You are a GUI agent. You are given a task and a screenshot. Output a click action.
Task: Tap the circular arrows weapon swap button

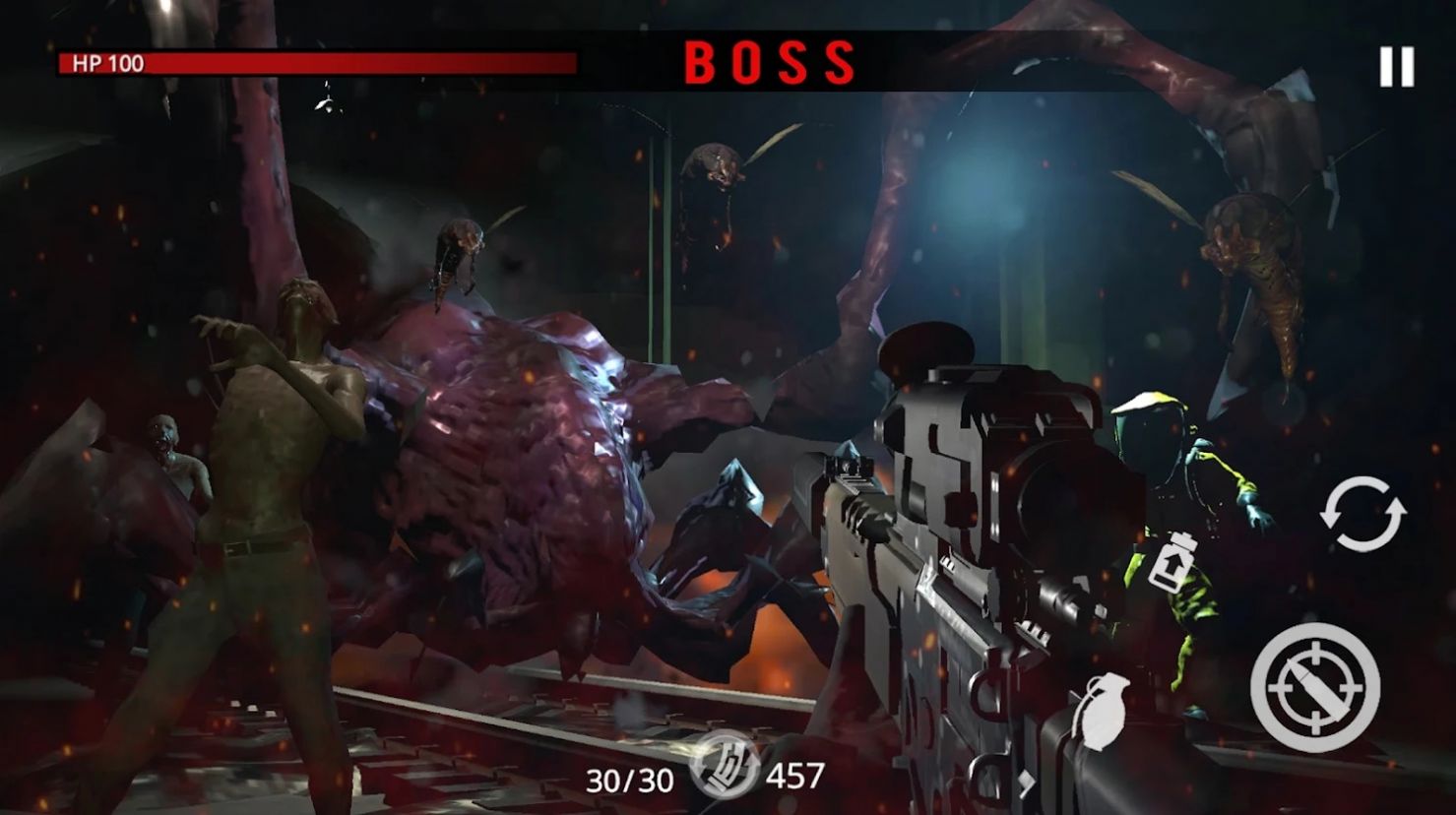pyautogui.click(x=1362, y=514)
